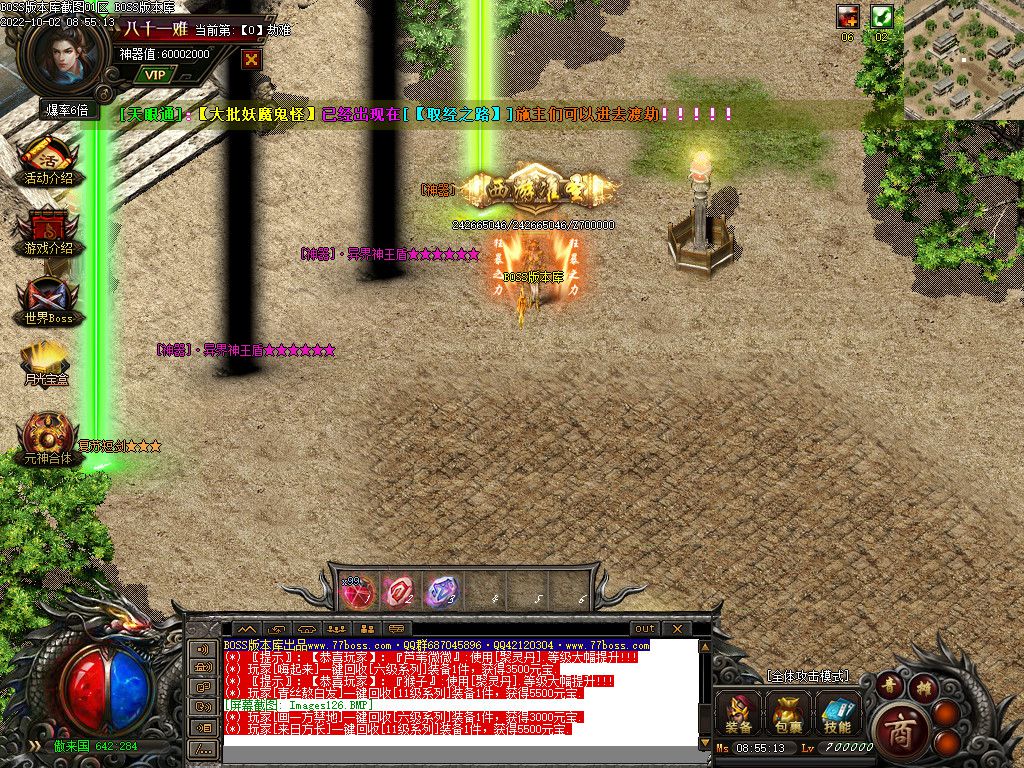Use the red gem in hotbar slot 1
Screen dimensions: 1024x768
357,592
